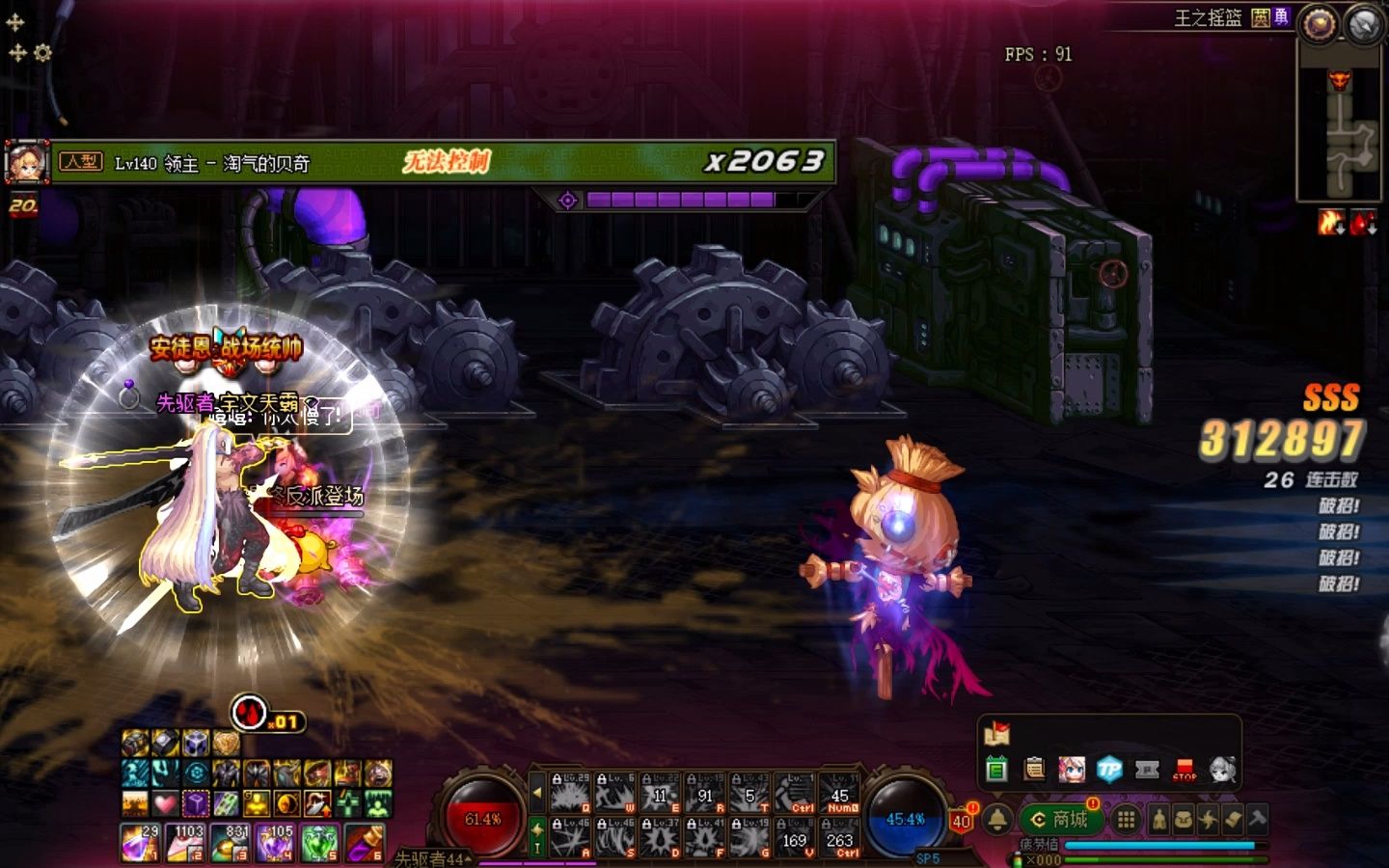This screenshot has height=868, width=1389.
Task: Click the gray ticket icon
Action: [1147, 770]
